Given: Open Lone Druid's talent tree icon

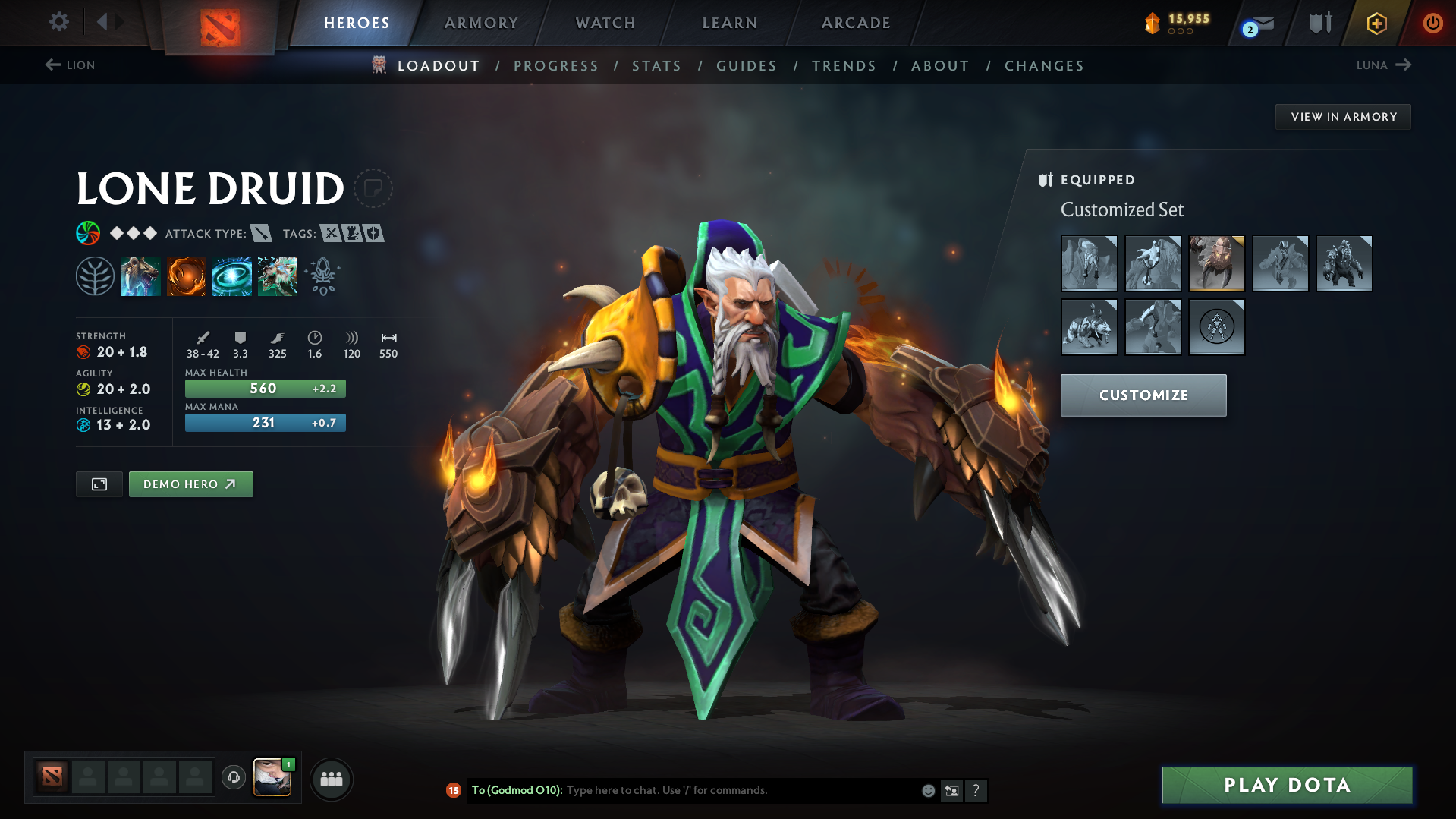Looking at the screenshot, I should point(96,276).
